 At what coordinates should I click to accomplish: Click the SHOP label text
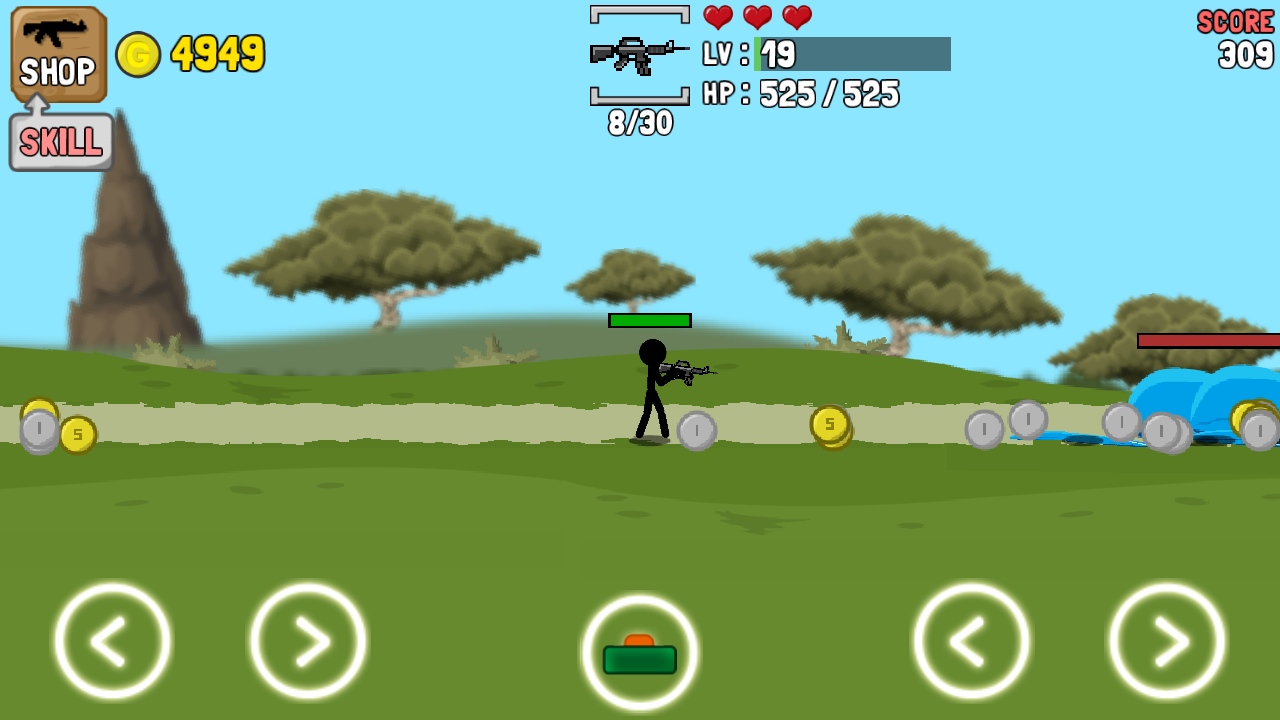pyautogui.click(x=57, y=72)
